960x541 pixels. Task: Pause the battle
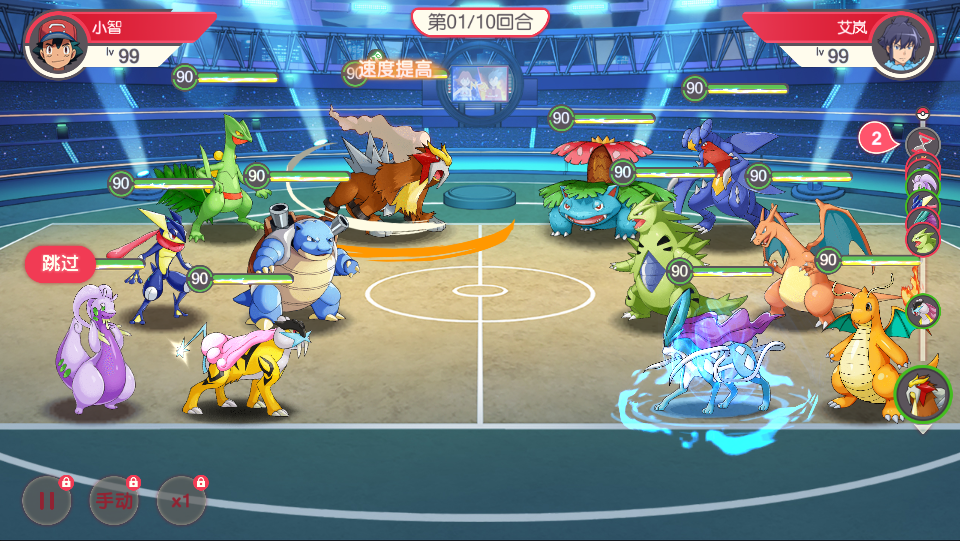[x=46, y=501]
